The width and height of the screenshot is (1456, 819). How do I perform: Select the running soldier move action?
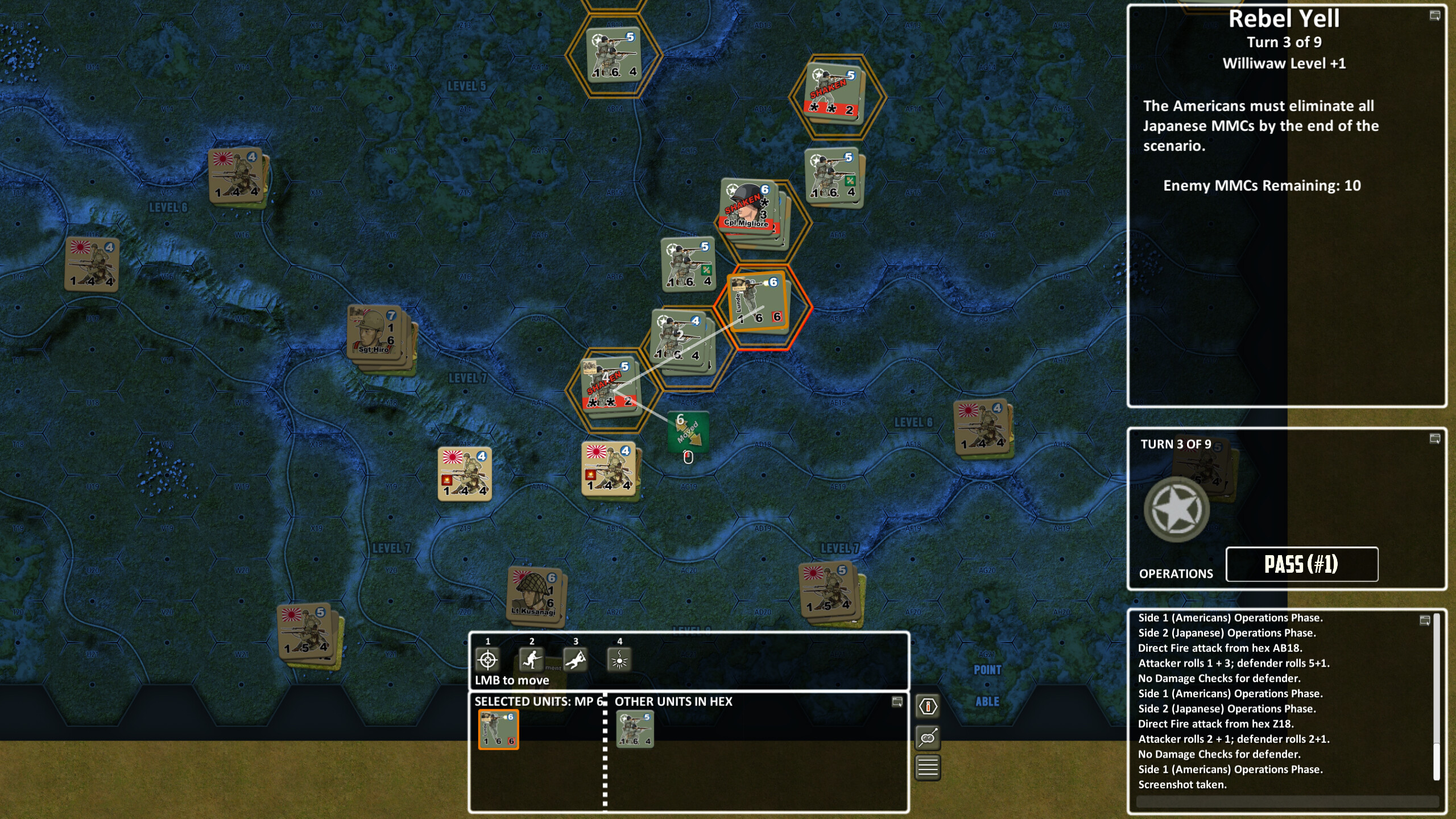(x=531, y=661)
